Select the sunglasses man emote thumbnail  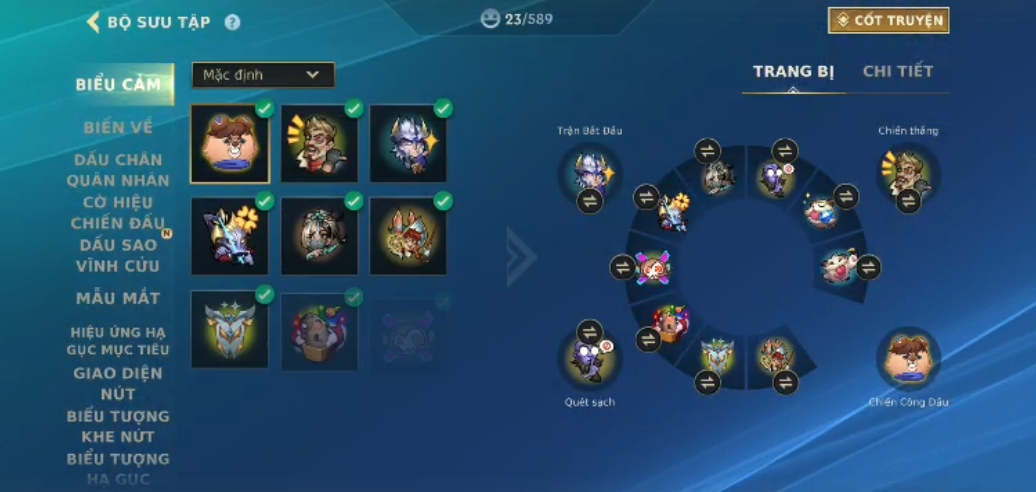(319, 143)
